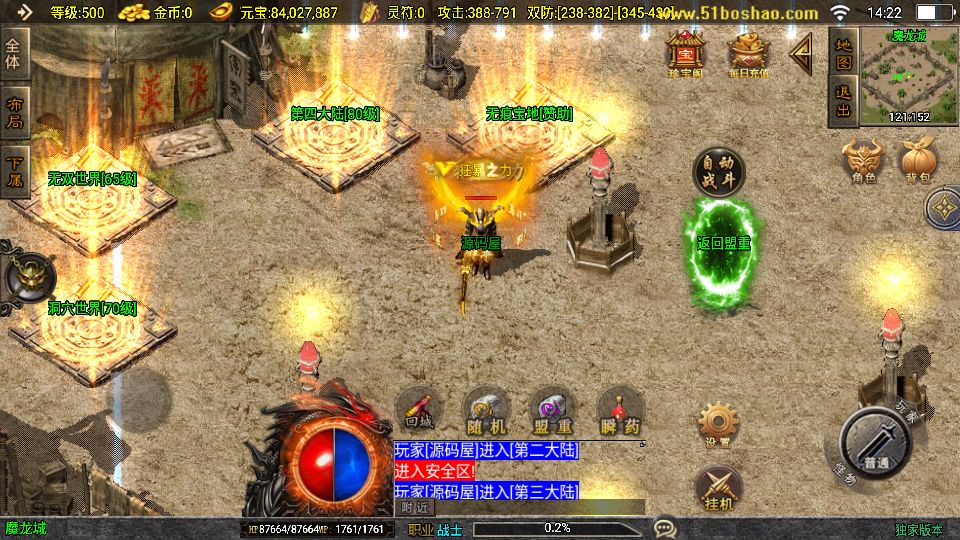
Task: Open the chat speech bubble icon
Action: pyautogui.click(x=664, y=527)
